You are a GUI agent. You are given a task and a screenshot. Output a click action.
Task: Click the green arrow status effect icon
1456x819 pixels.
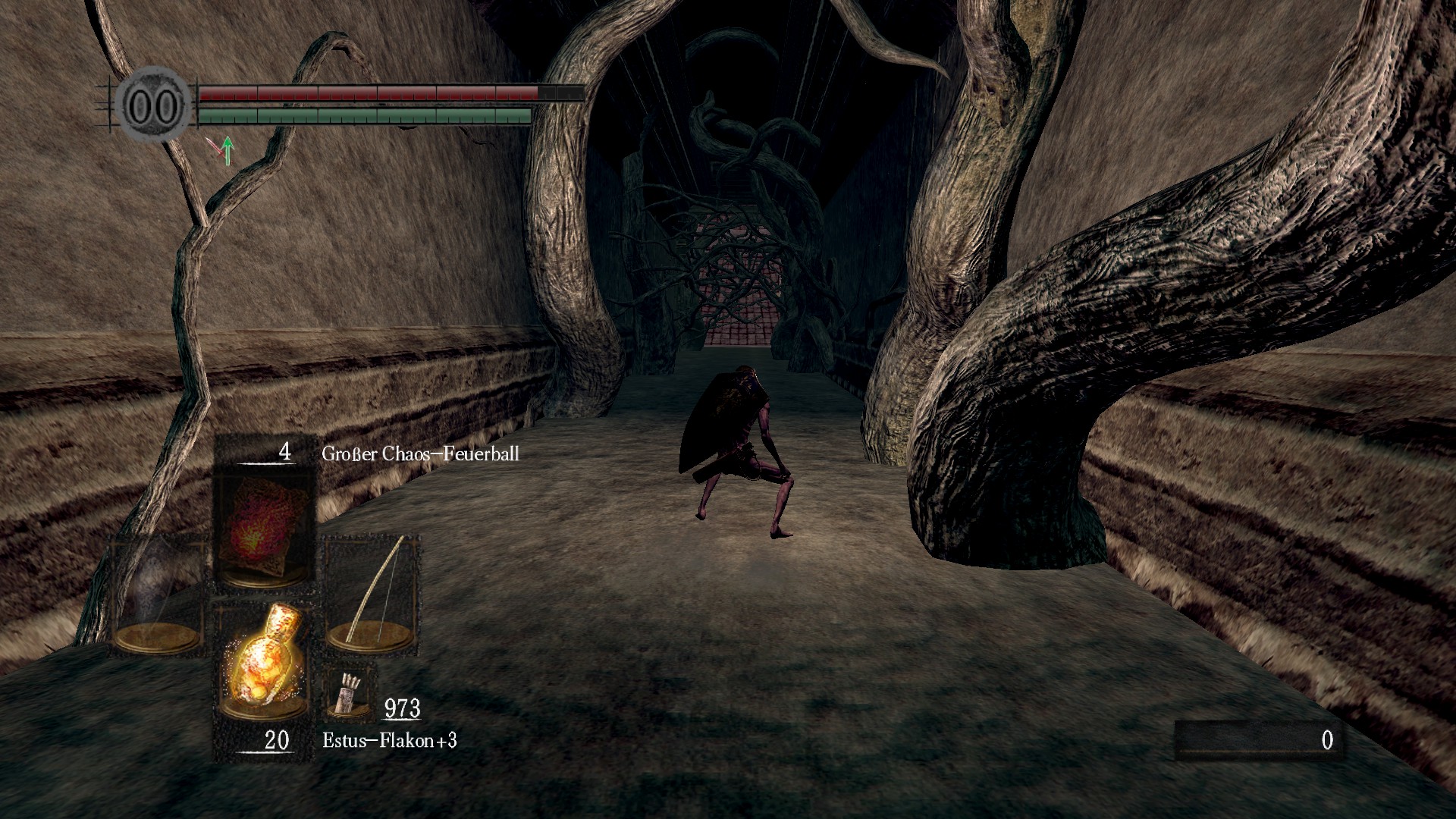pos(225,151)
